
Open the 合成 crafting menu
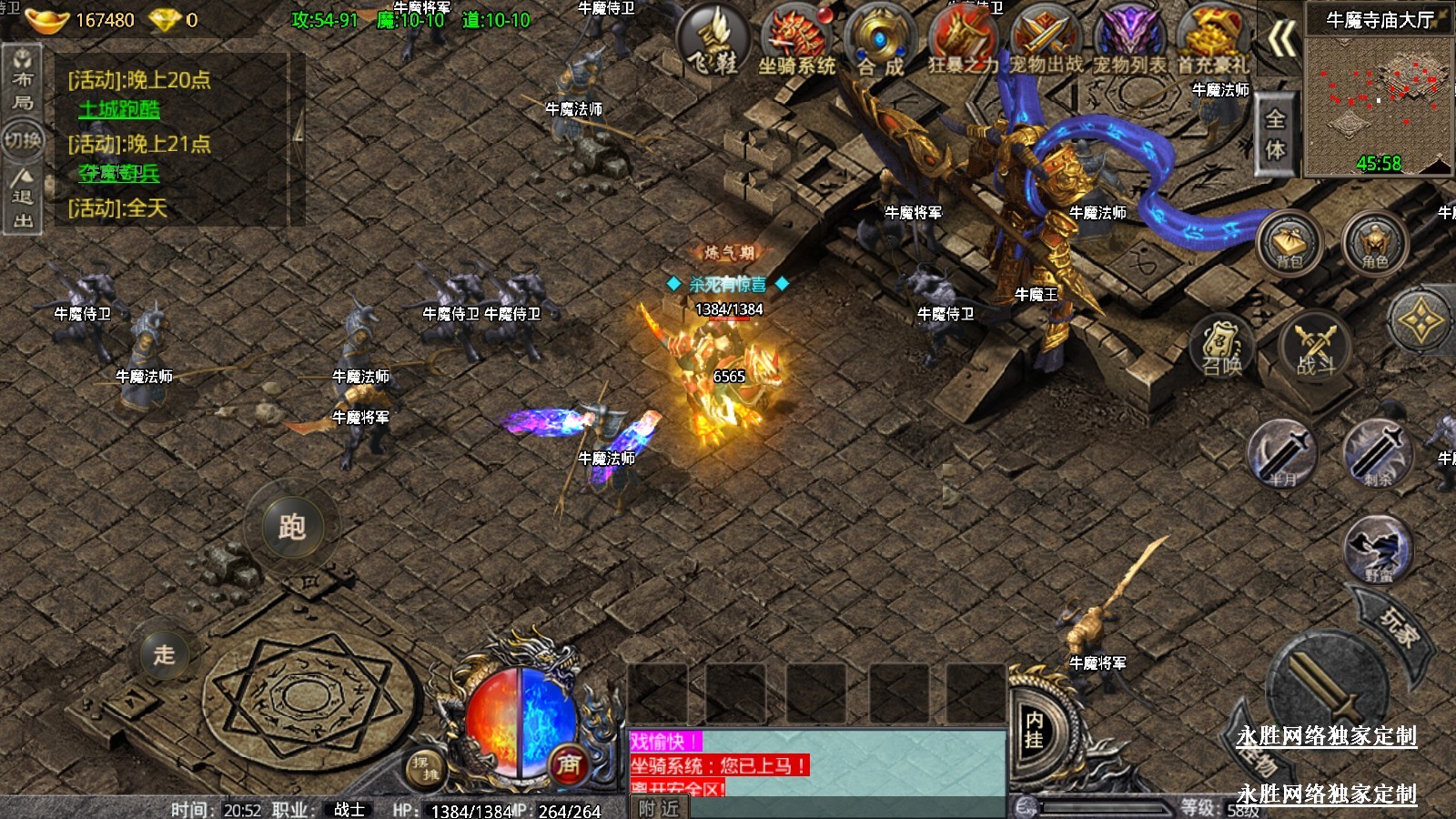pos(880,40)
